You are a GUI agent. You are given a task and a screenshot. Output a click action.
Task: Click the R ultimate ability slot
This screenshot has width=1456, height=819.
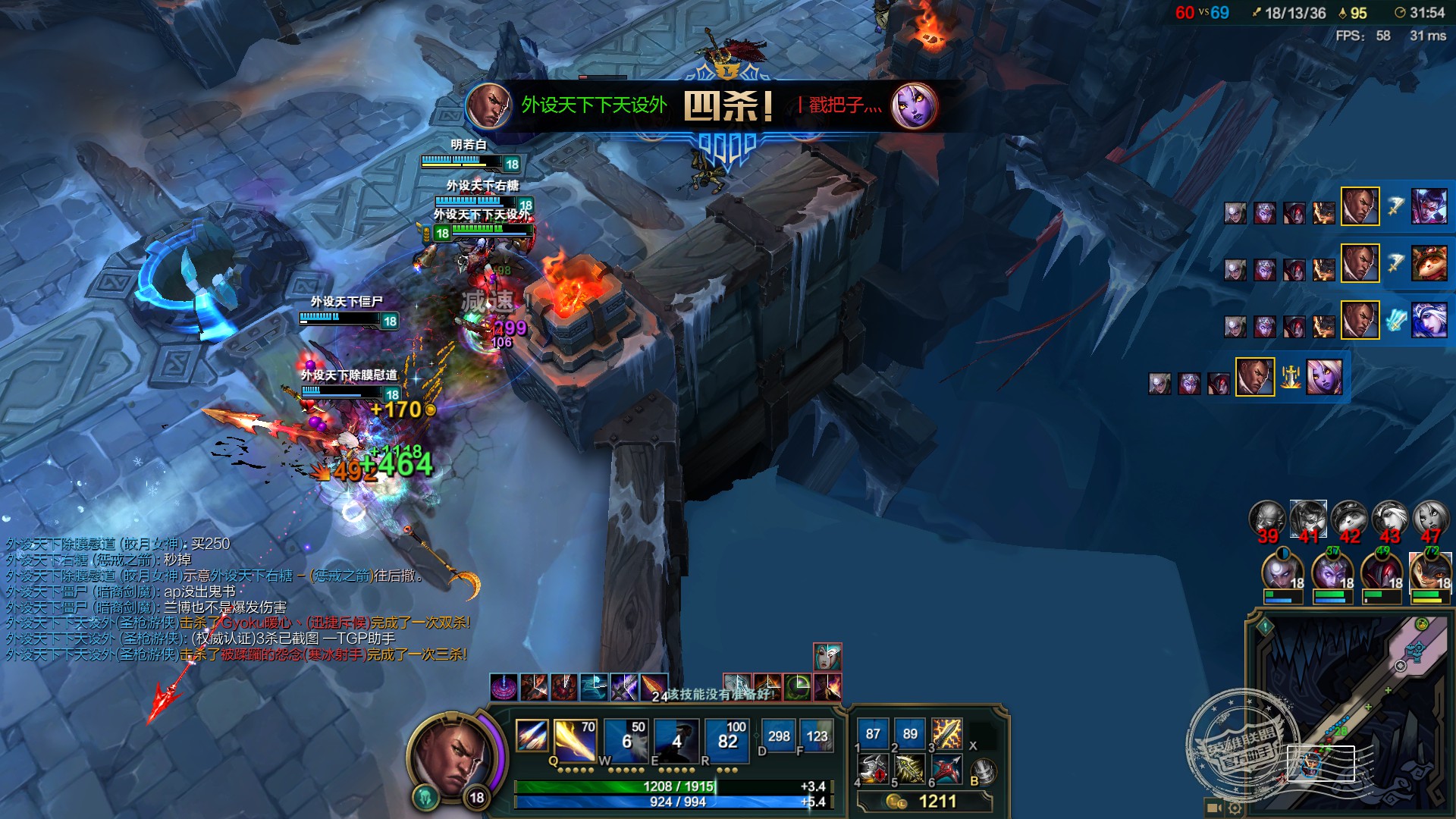pos(727,739)
